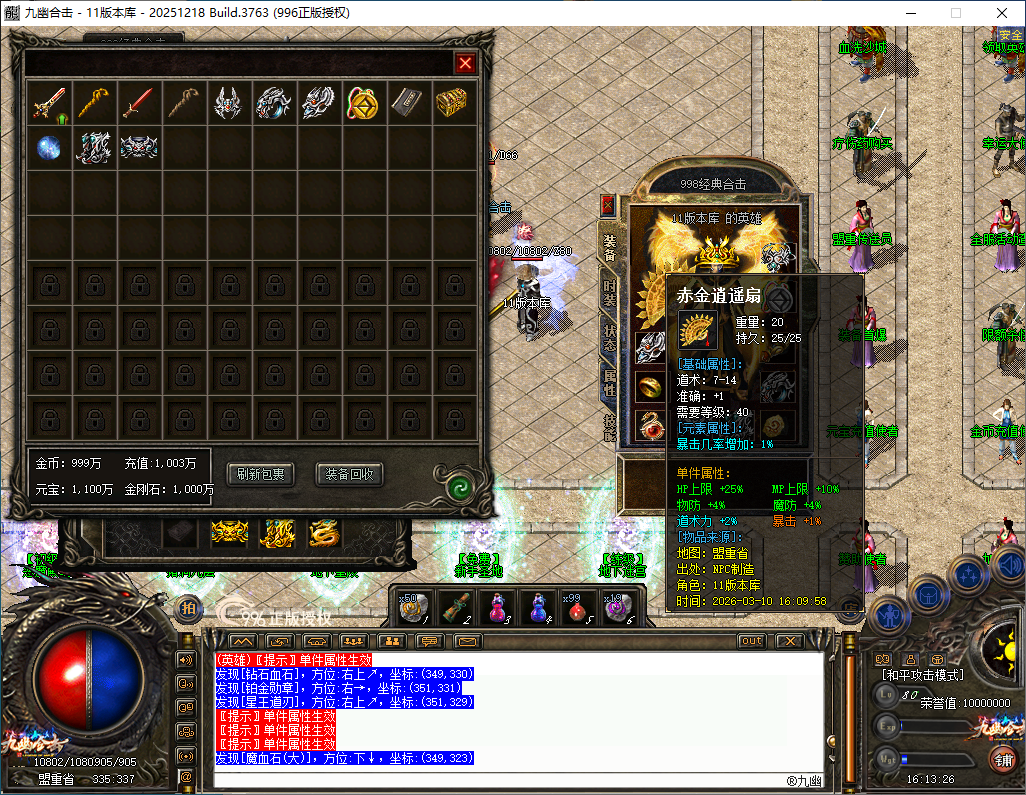Viewport: 1026px width, 795px height.
Task: Click the chat panel's out button
Action: [x=751, y=641]
